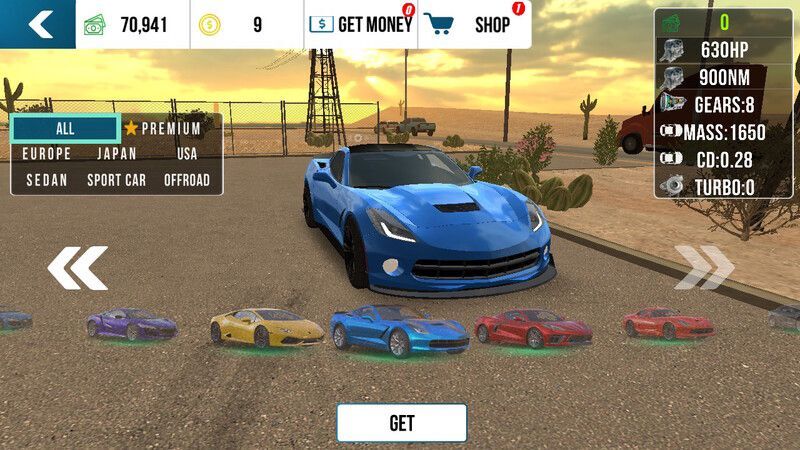Filter cars by Premium
Screen dimensions: 800x450
pyautogui.click(x=163, y=128)
